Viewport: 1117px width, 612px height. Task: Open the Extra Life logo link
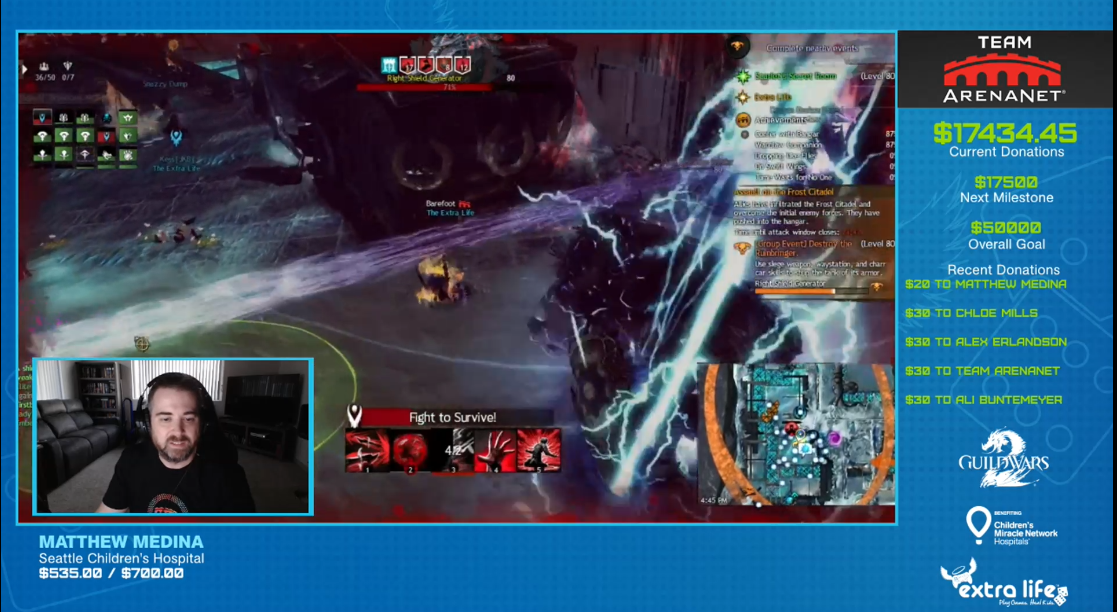(x=1003, y=583)
